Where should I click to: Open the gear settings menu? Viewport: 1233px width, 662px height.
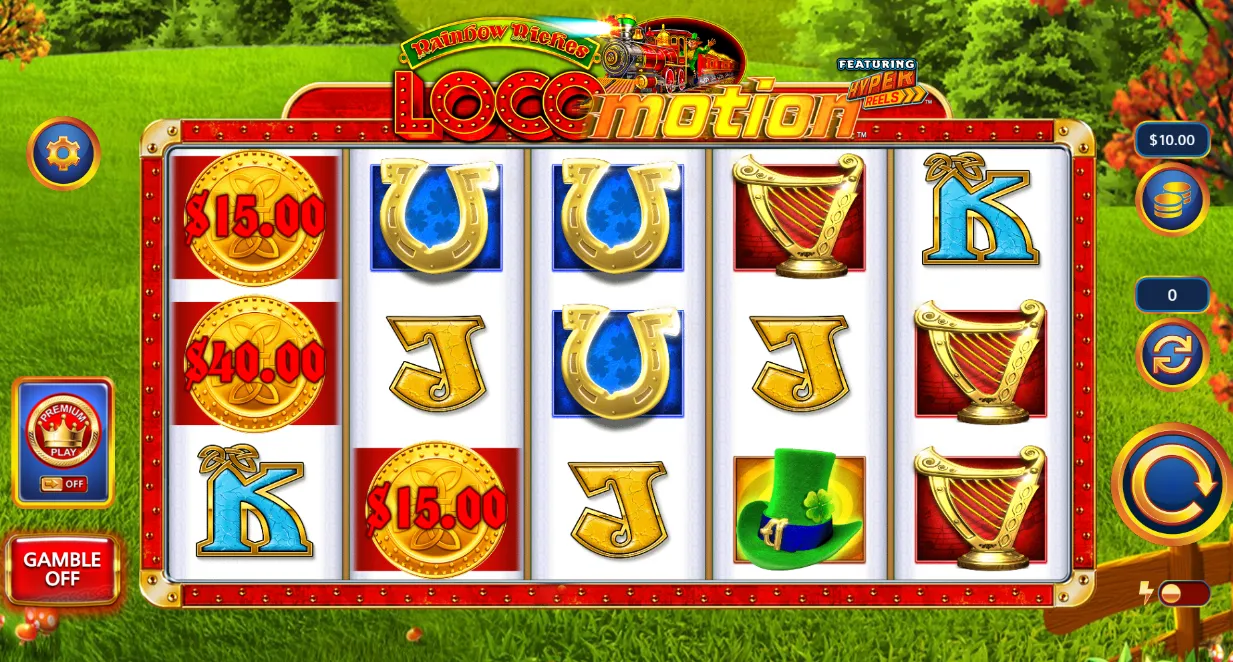[63, 153]
